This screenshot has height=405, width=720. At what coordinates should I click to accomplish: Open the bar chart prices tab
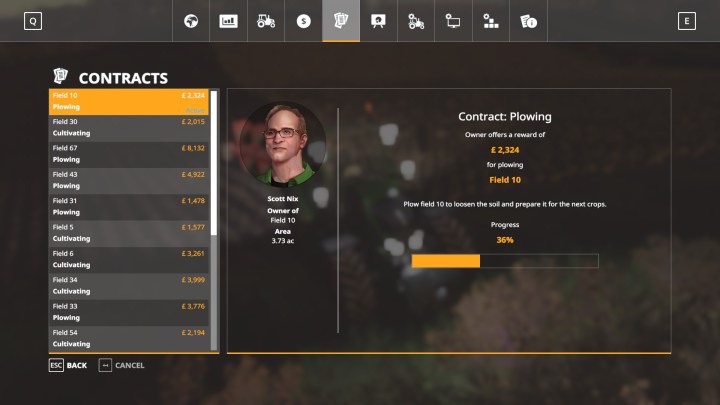tap(228, 21)
